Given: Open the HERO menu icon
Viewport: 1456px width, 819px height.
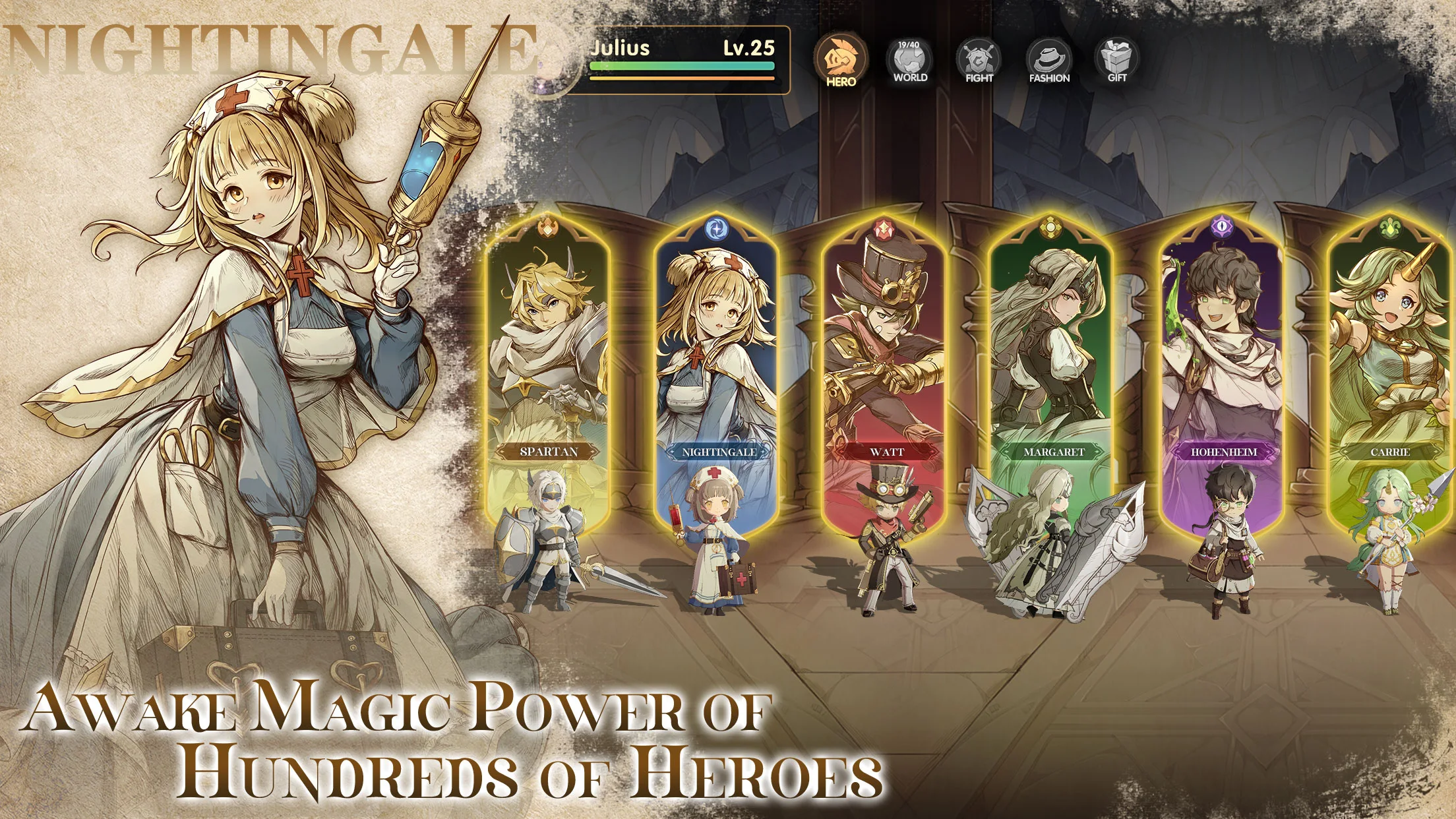Looking at the screenshot, I should tap(839, 60).
